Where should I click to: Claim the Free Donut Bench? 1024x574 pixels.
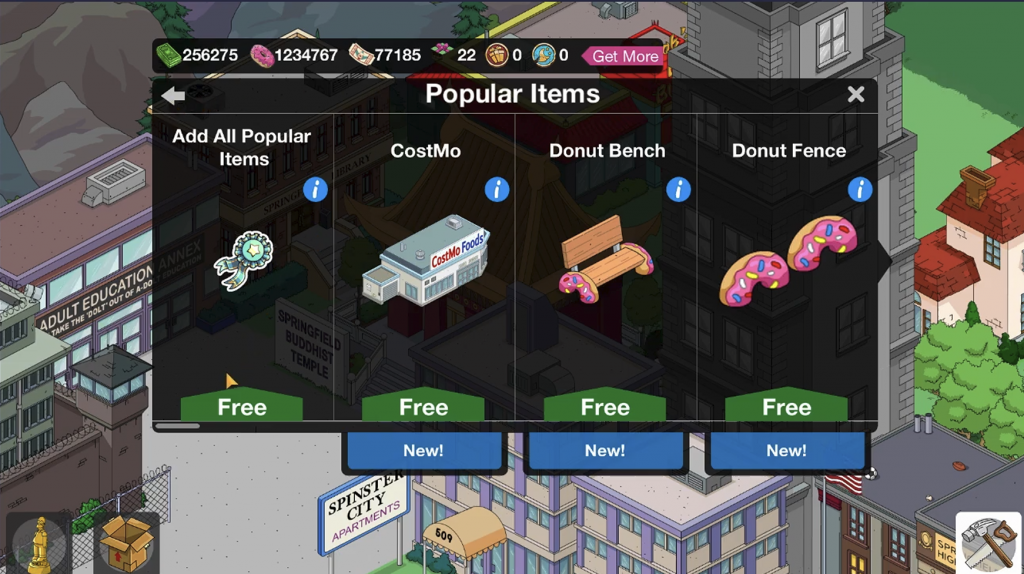click(605, 407)
